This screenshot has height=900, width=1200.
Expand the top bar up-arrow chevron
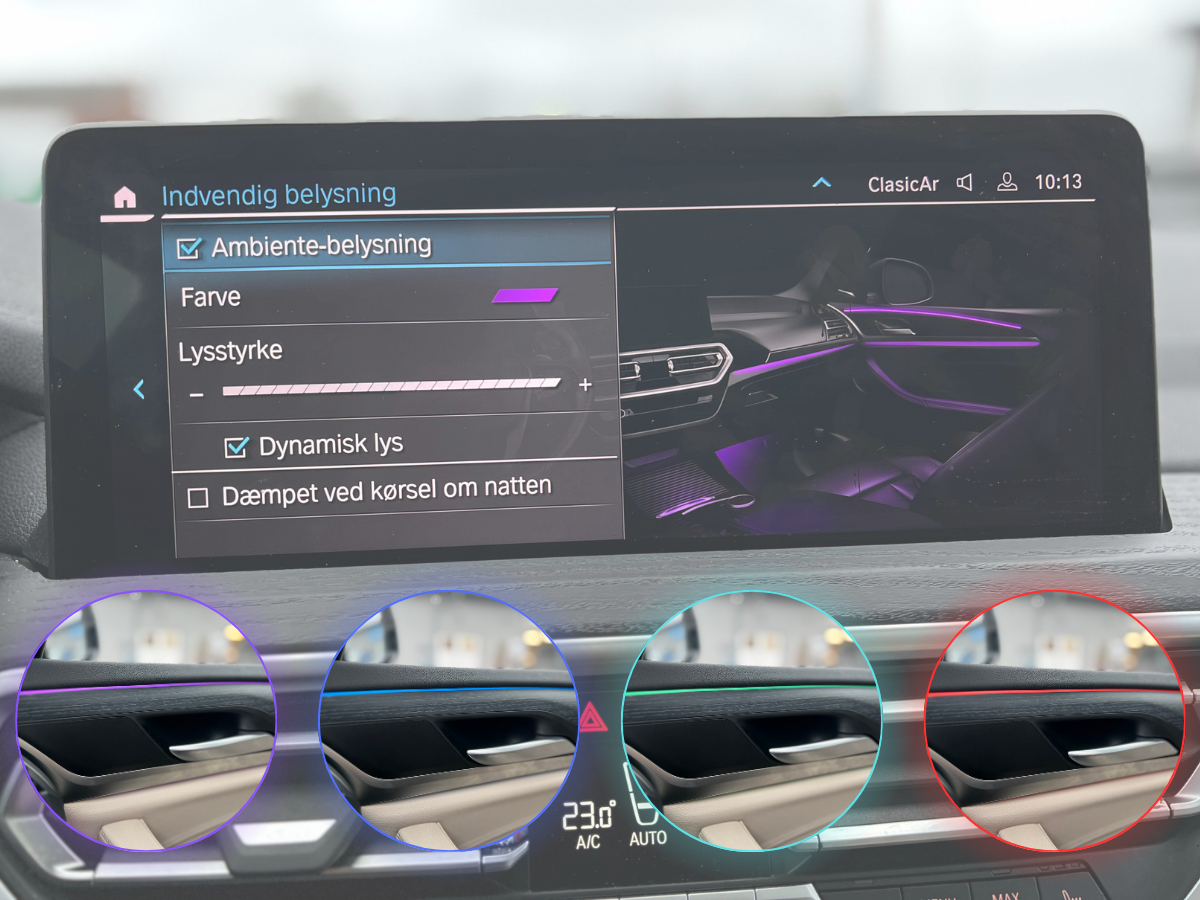822,183
